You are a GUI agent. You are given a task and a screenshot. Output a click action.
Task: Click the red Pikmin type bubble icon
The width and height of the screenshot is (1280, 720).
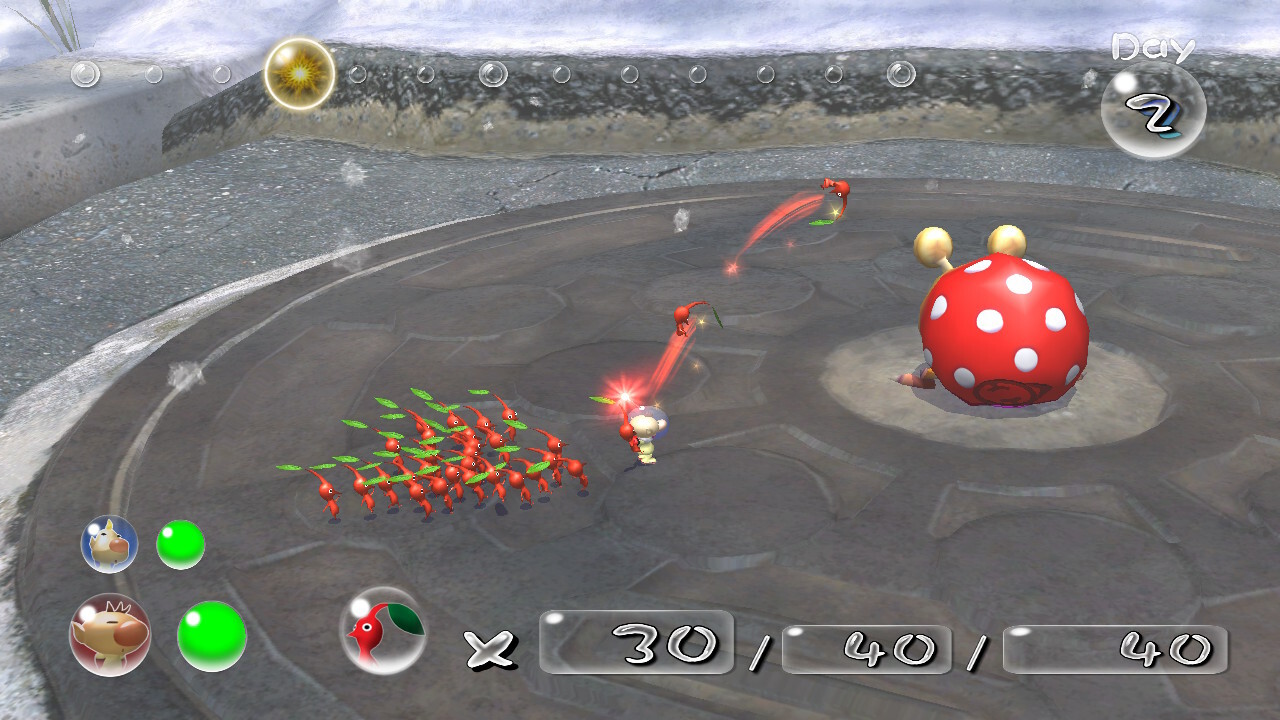(383, 630)
